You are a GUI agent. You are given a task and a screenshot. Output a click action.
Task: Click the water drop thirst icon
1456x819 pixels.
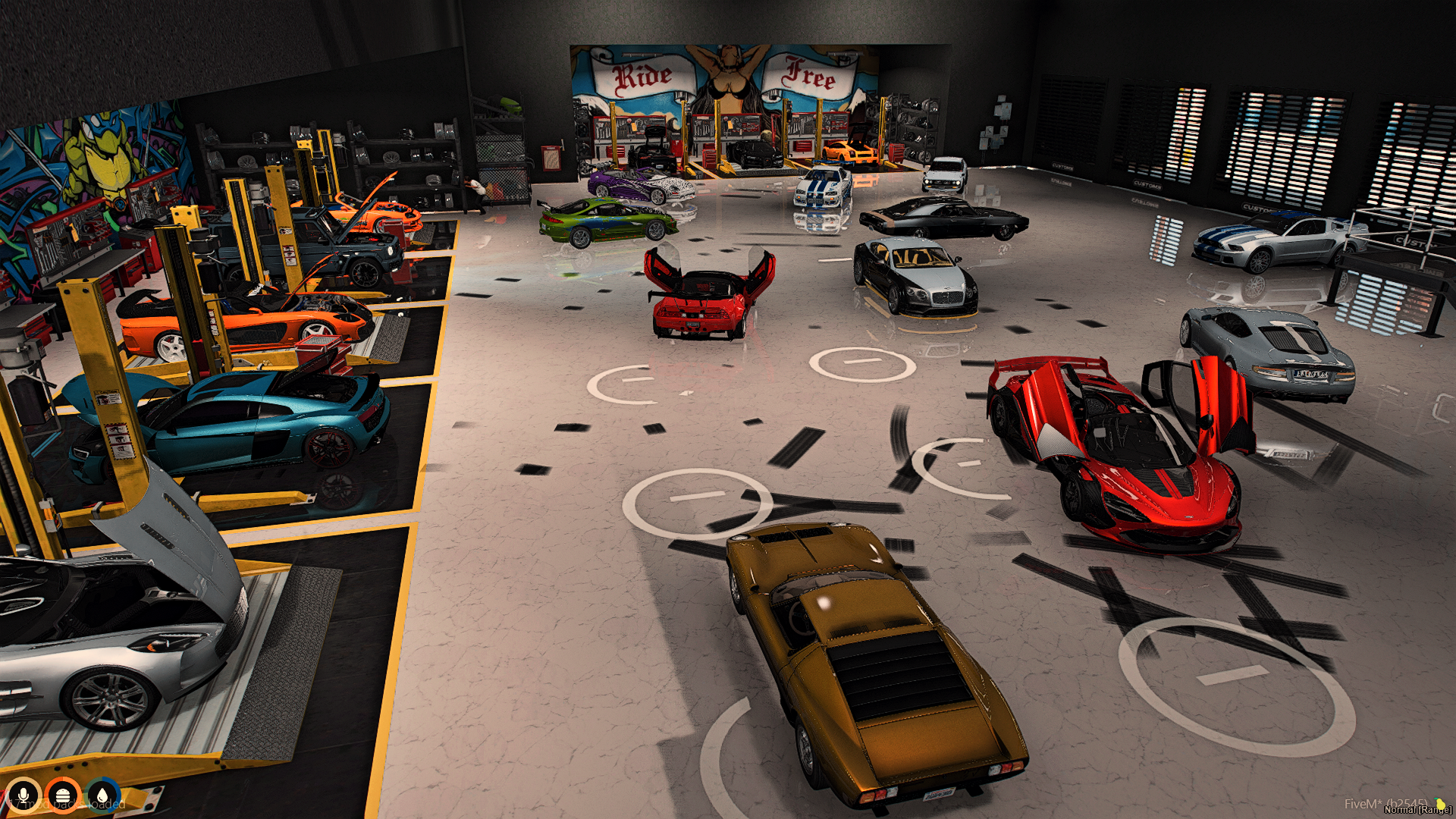102,795
